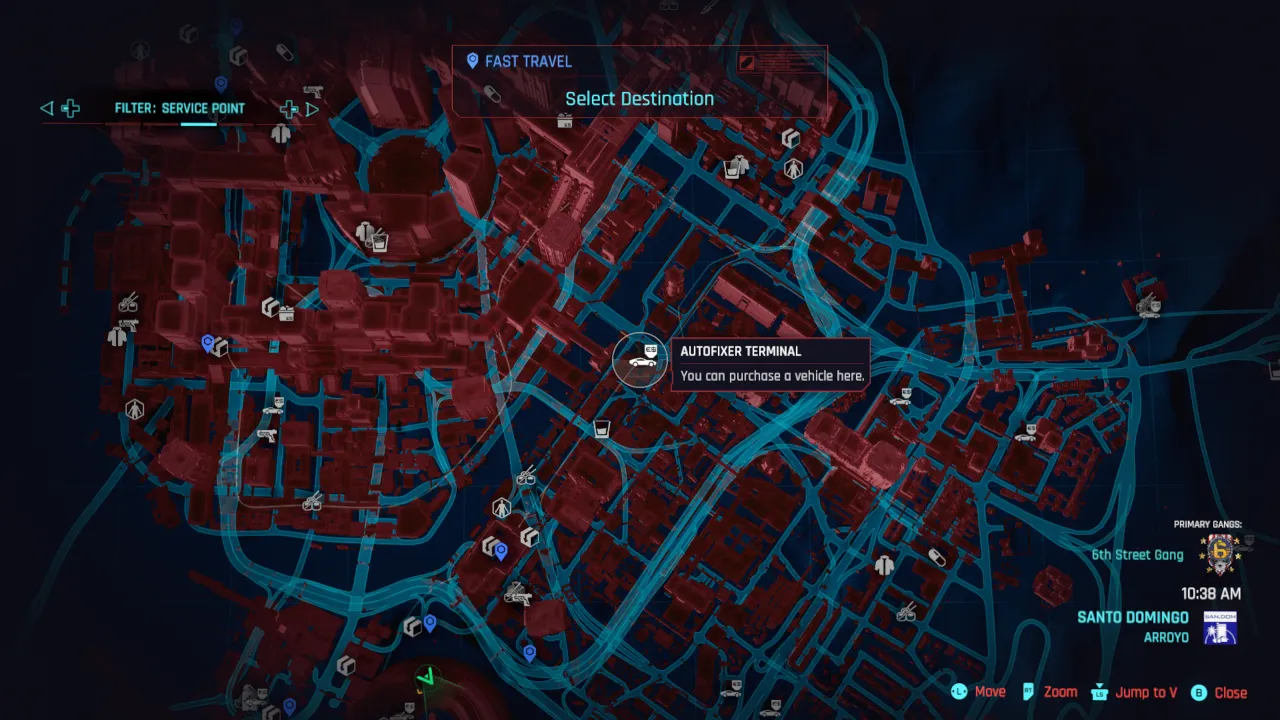Click the right arrow to cycle filters
Screen dimensions: 1280x720
pyautogui.click(x=313, y=108)
